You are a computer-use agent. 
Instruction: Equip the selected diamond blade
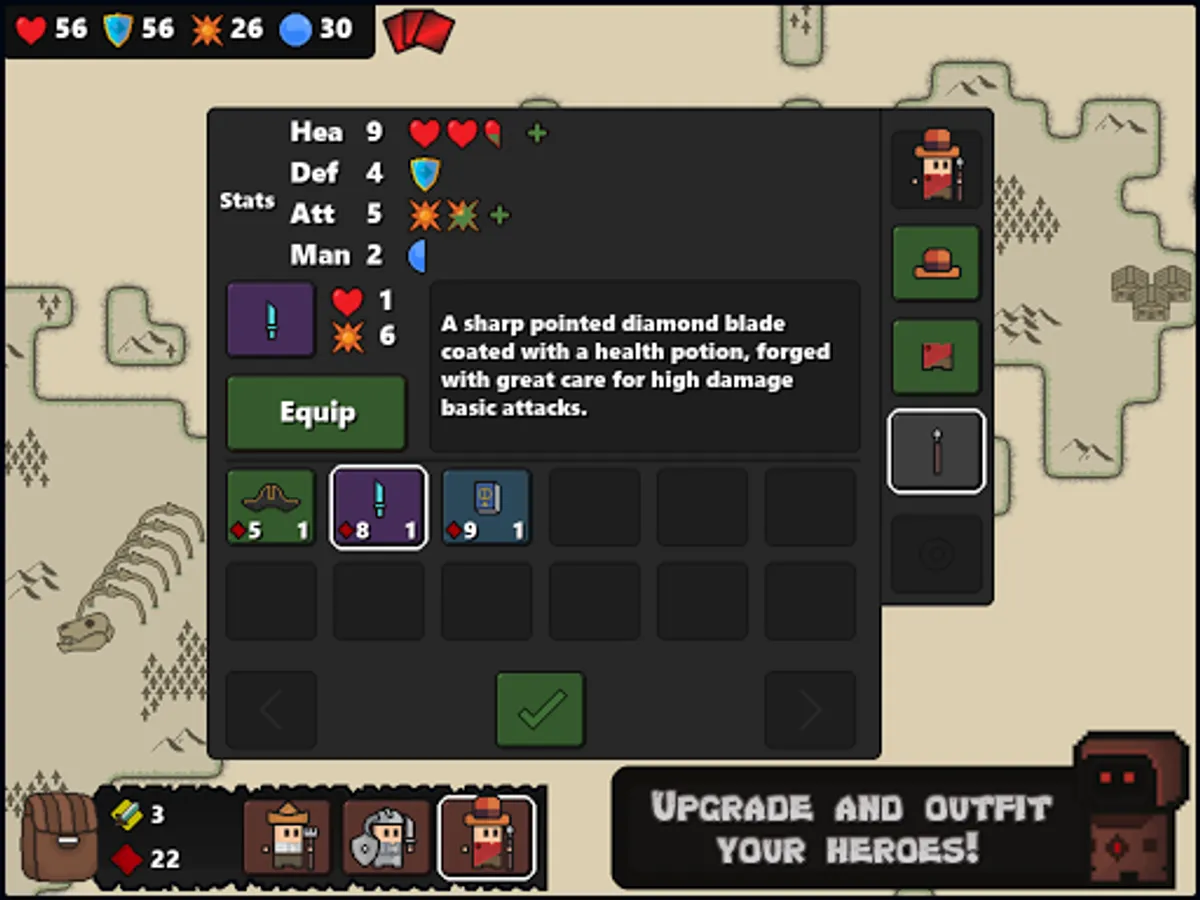click(316, 413)
